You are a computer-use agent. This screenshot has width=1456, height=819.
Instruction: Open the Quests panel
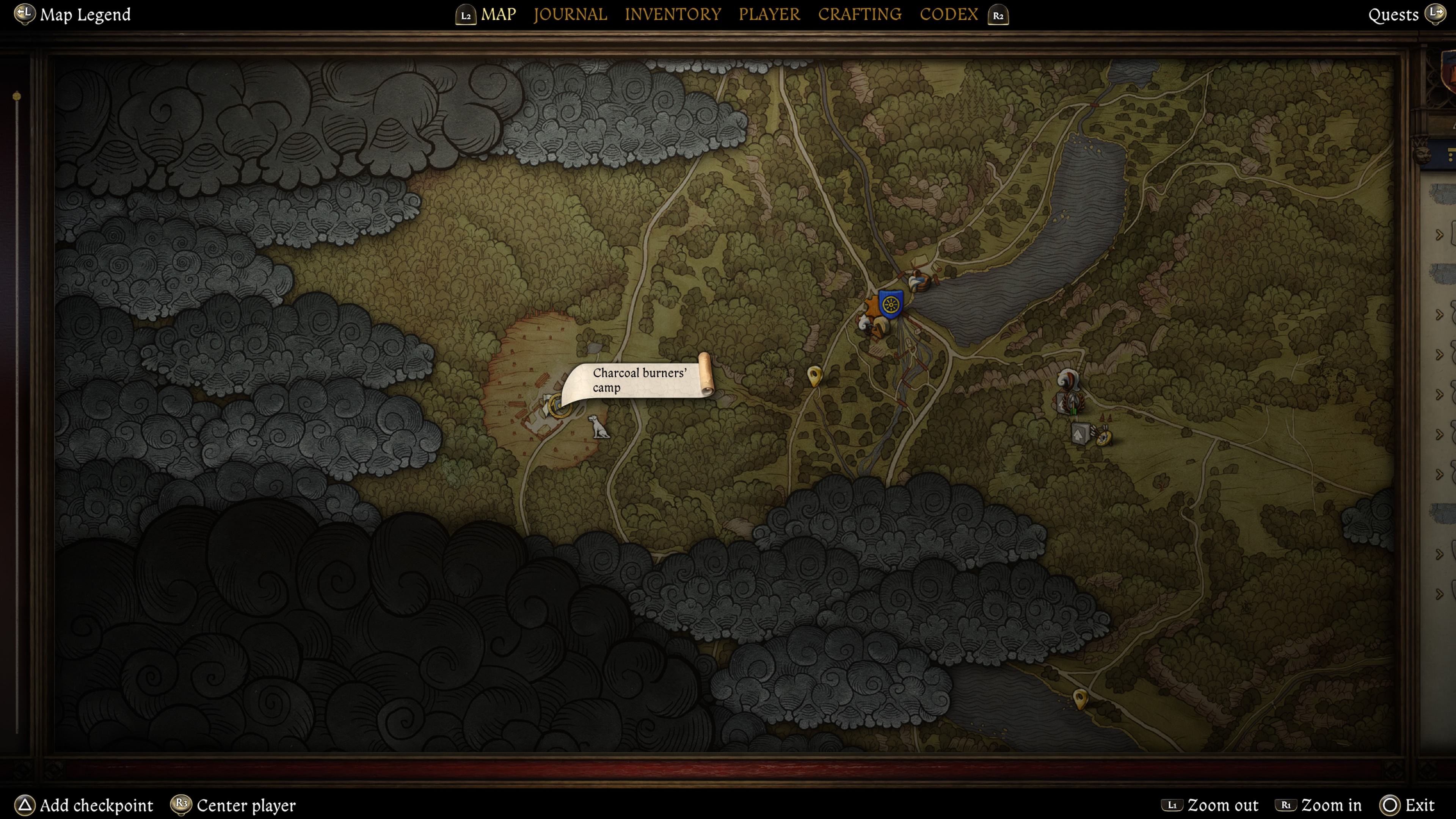coord(1393,15)
